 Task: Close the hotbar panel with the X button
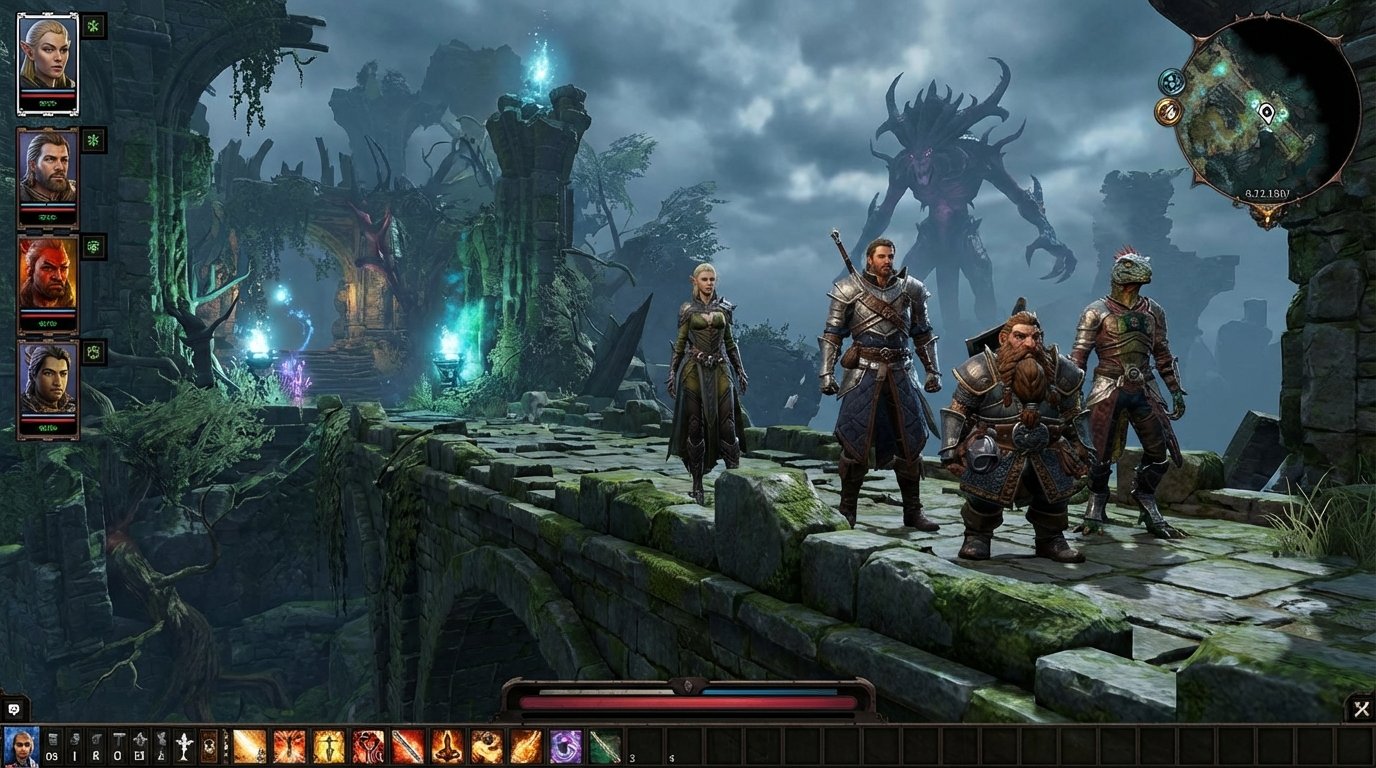tap(1362, 709)
